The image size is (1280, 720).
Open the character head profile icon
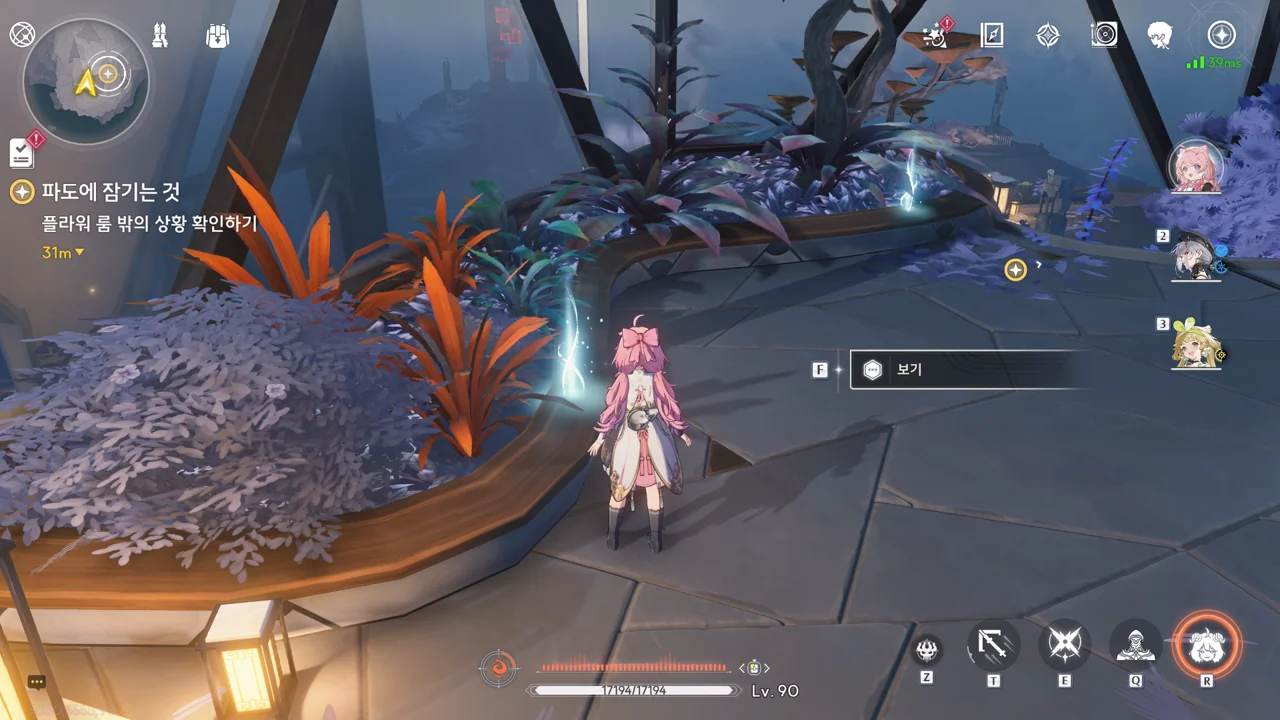(x=1160, y=36)
